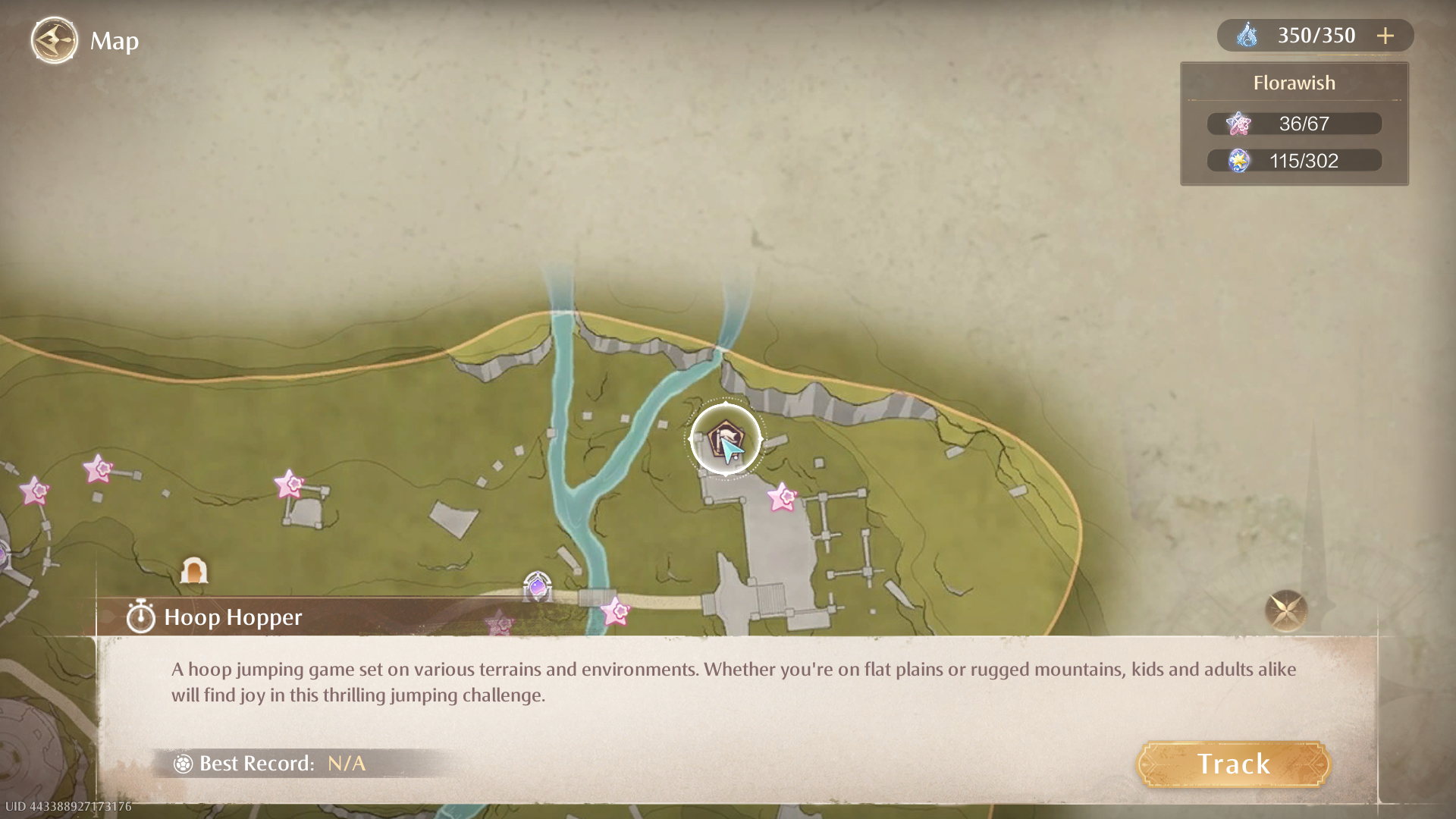Open the compass star button
Viewport: 1456px width, 819px height.
[x=1285, y=610]
